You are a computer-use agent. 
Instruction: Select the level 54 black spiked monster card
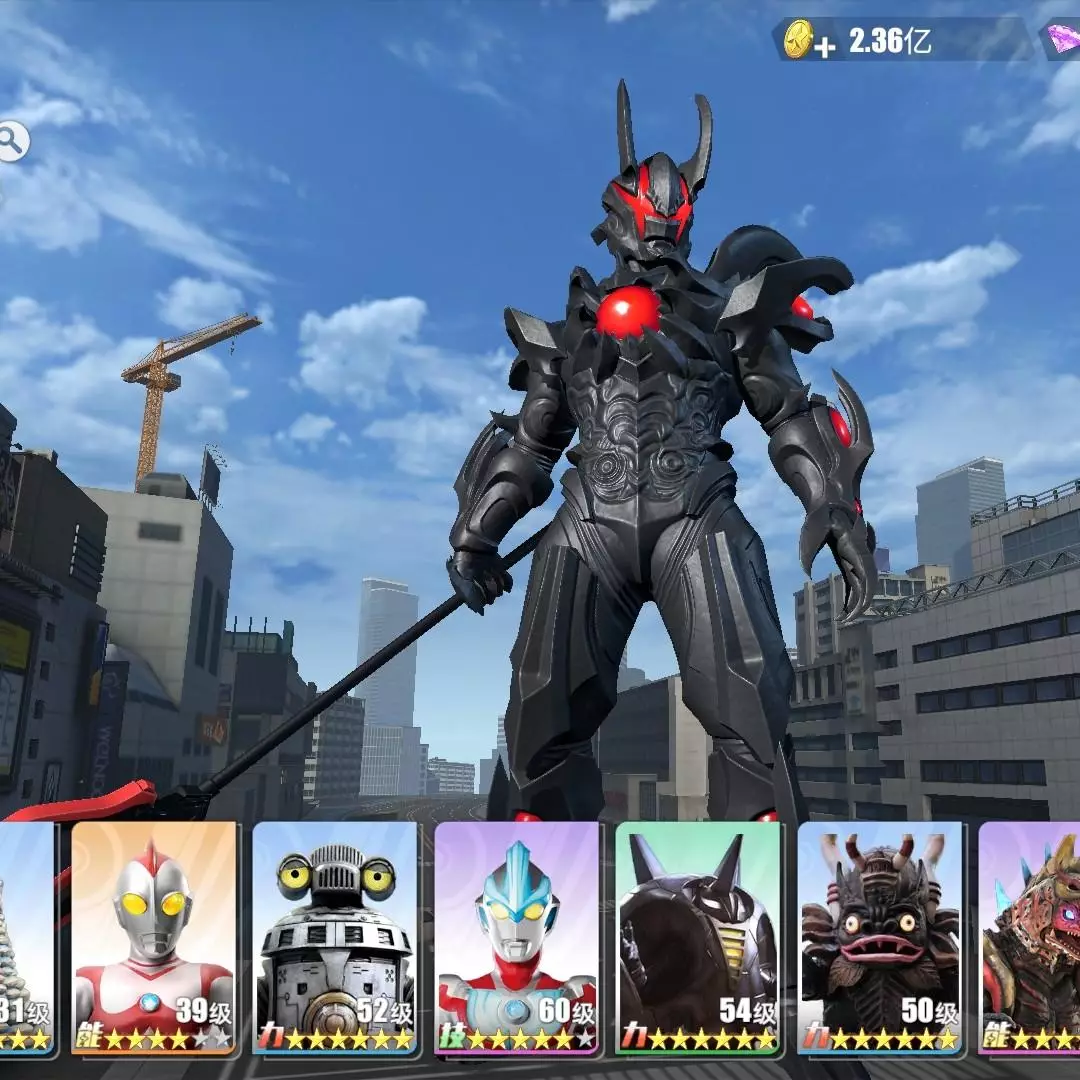[x=698, y=938]
